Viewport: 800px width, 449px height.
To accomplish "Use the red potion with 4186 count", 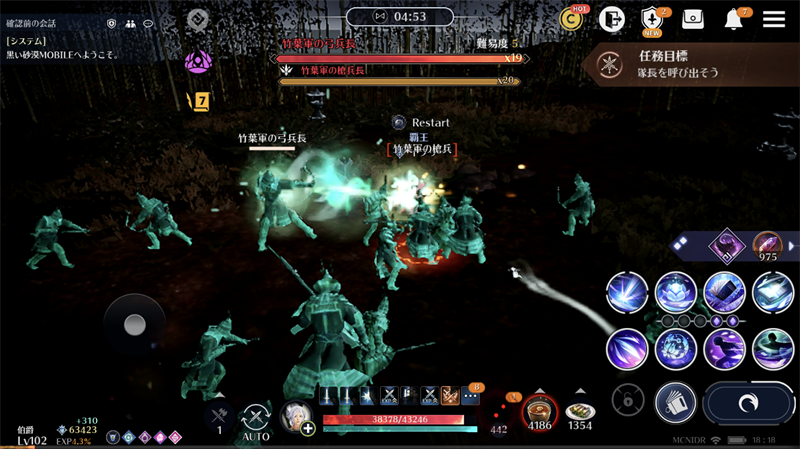I will coord(540,411).
